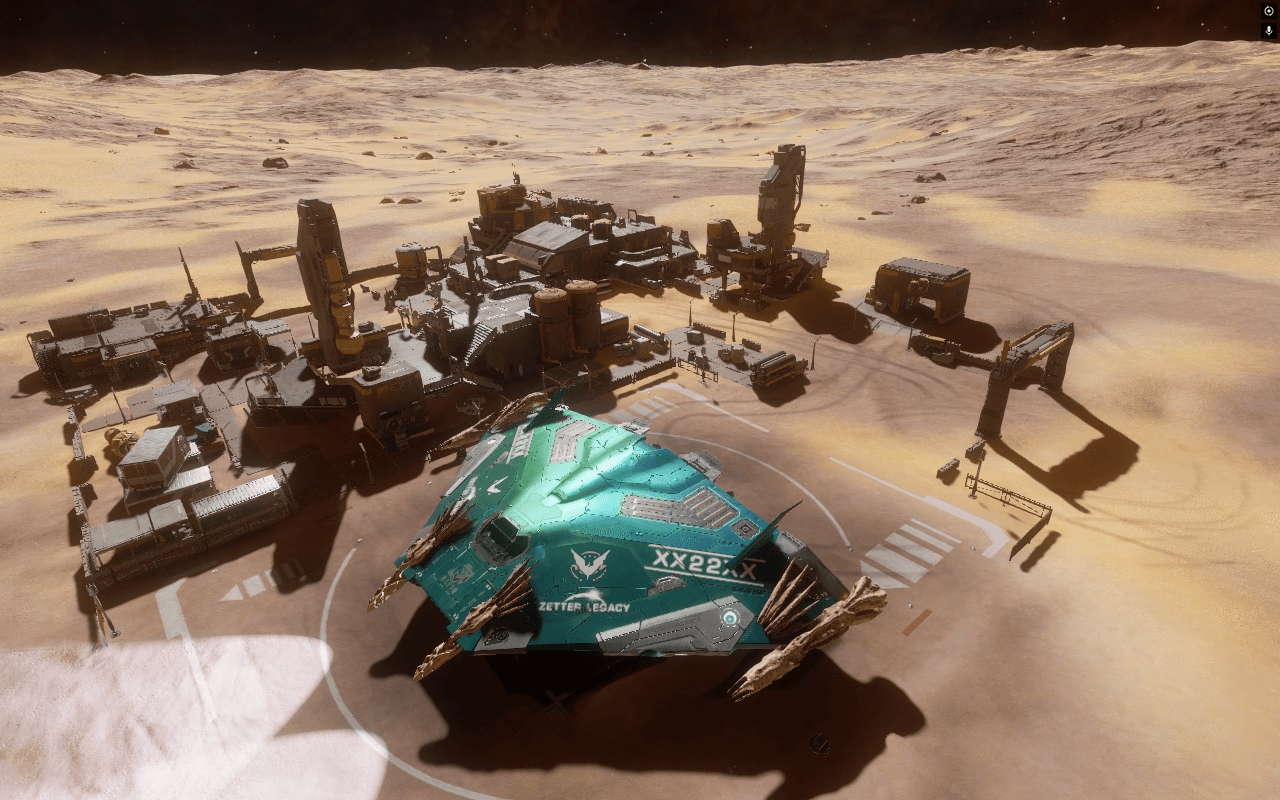This screenshot has width=1280, height=800.
Task: Toggle the microphone overlay icon
Action: (x=1269, y=31)
